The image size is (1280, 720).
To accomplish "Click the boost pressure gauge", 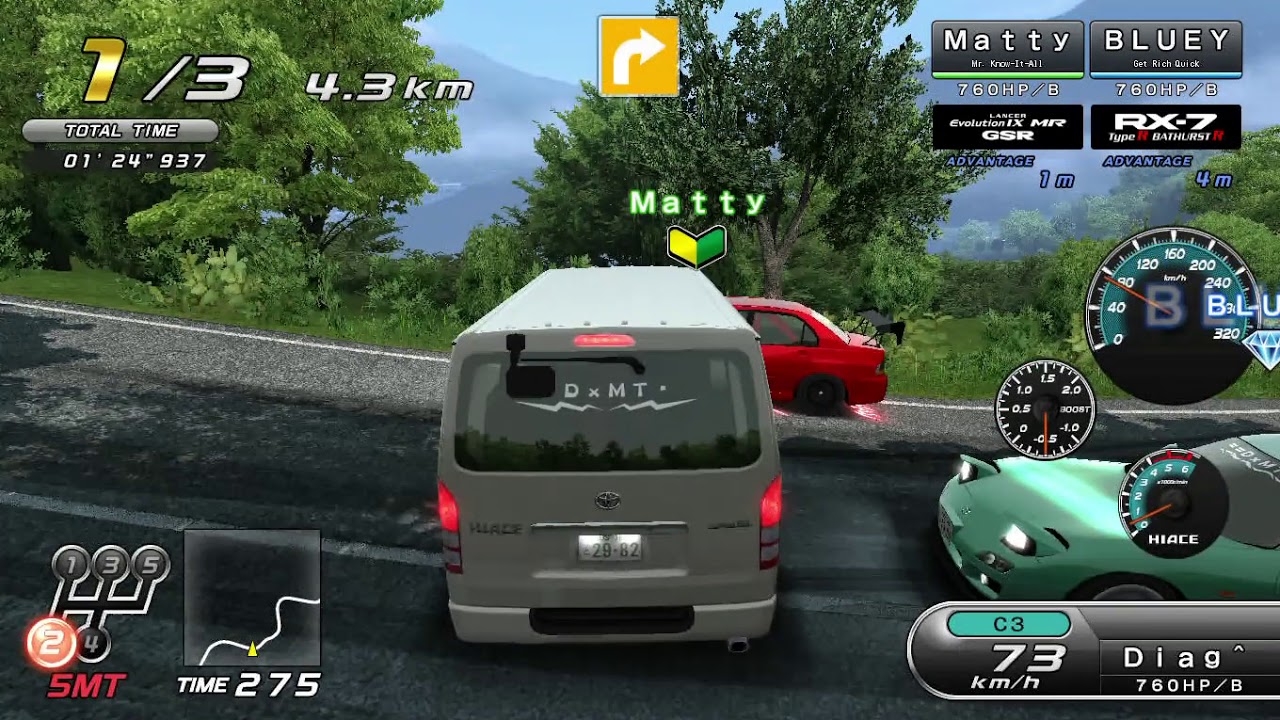I will 1045,409.
